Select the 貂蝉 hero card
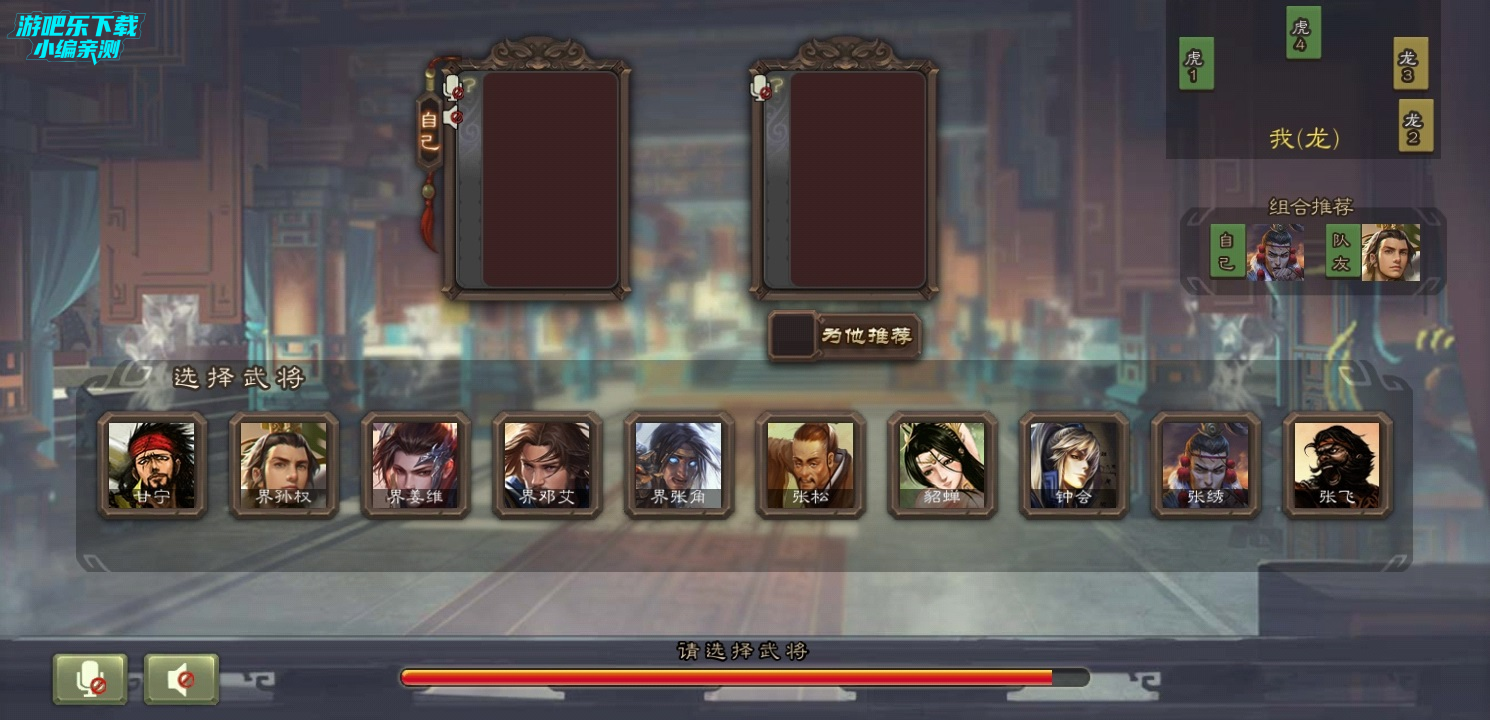The height and width of the screenshot is (720, 1490). coord(942,465)
